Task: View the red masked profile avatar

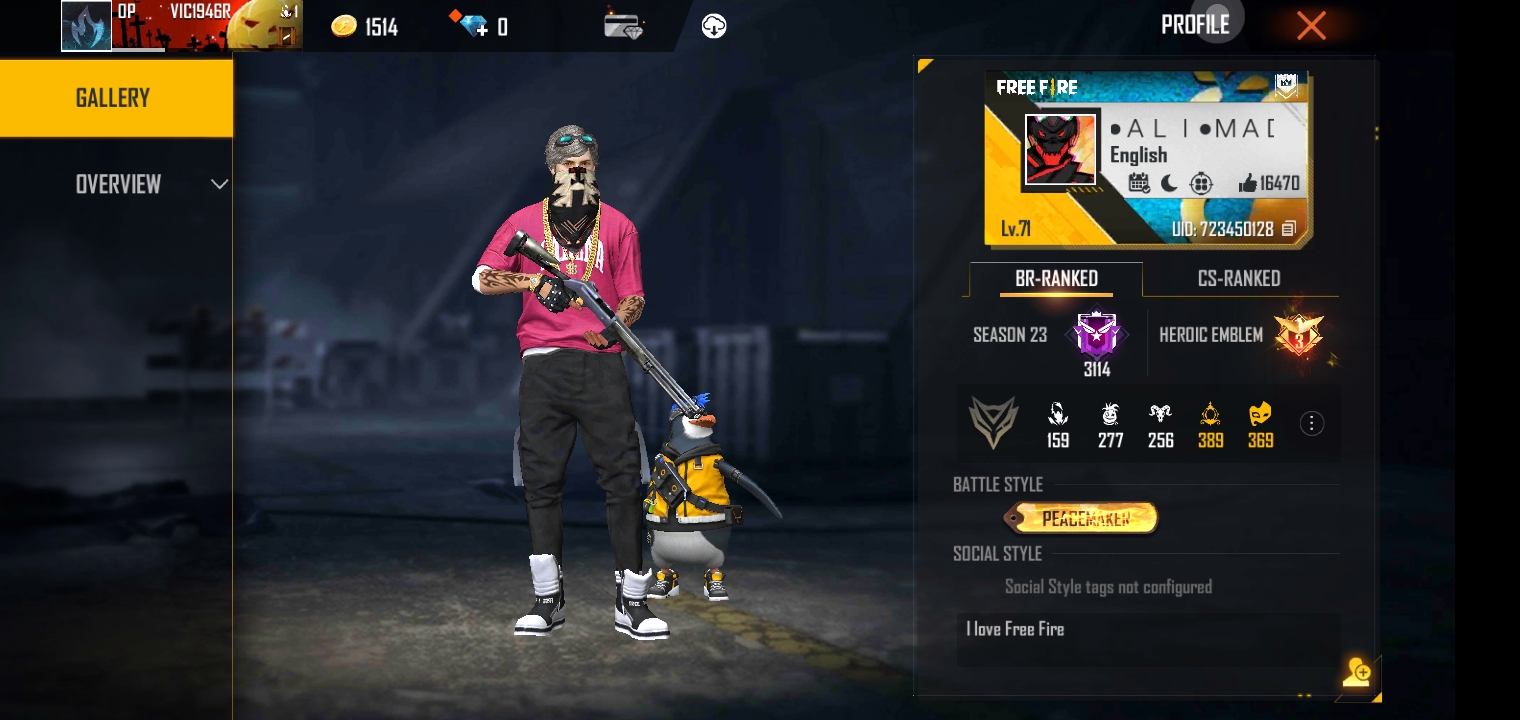Action: click(1060, 150)
